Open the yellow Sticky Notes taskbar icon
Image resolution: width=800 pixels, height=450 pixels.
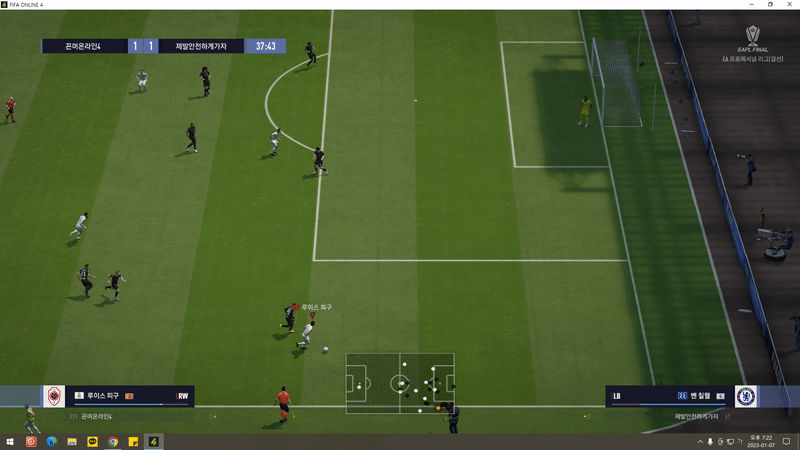133,441
